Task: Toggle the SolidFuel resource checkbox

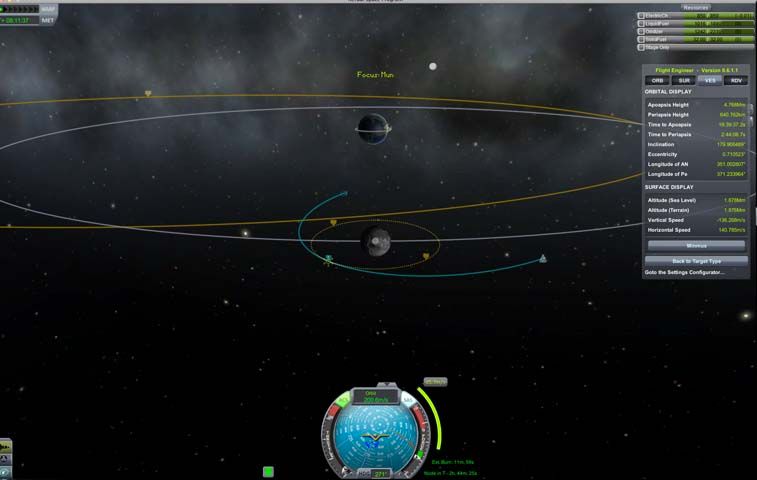Action: coord(642,39)
